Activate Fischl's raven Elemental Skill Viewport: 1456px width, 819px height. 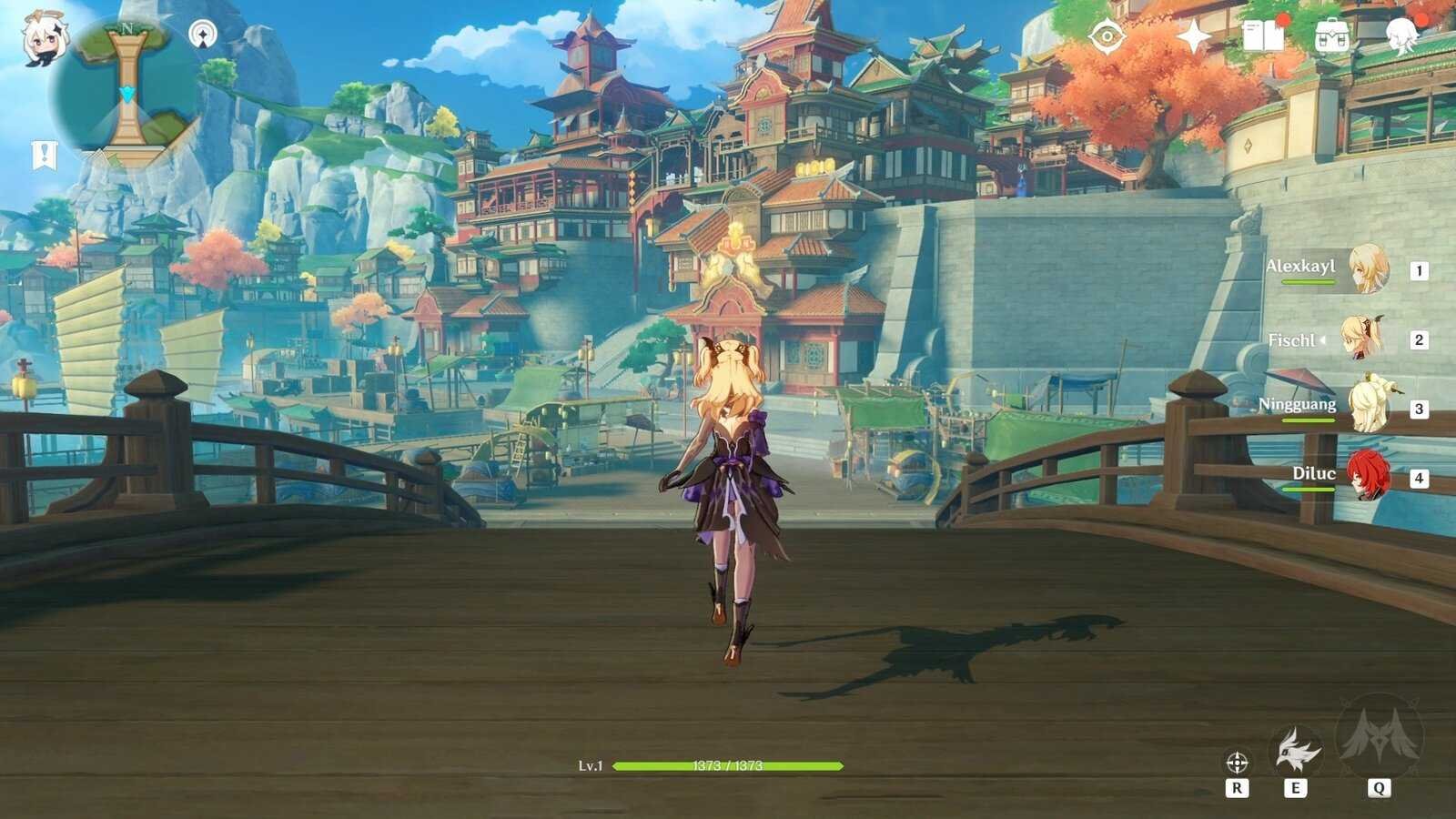click(1296, 750)
